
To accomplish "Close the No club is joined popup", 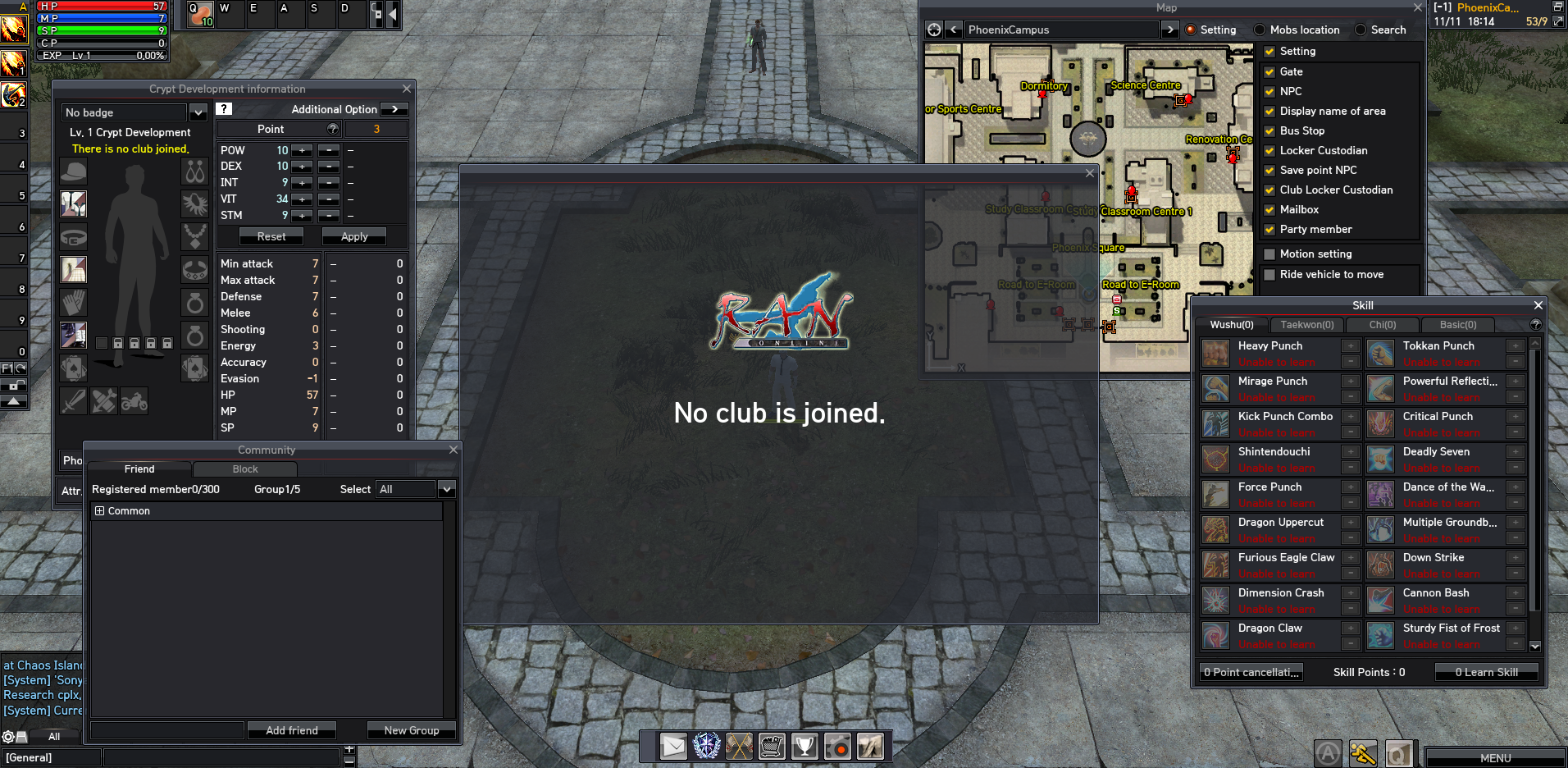I will pos(1090,173).
